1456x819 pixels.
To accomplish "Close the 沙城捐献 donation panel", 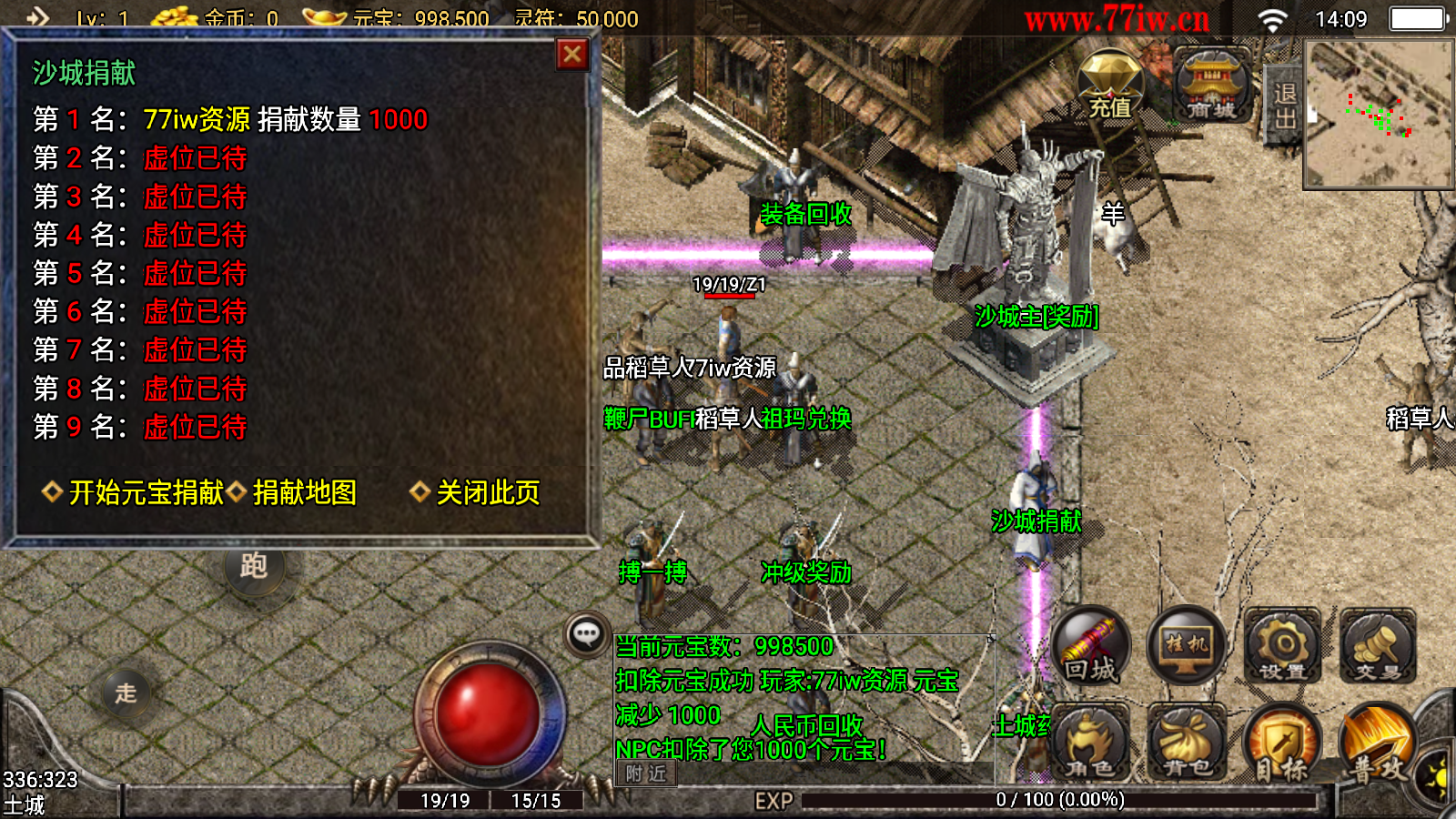I will pos(572,56).
